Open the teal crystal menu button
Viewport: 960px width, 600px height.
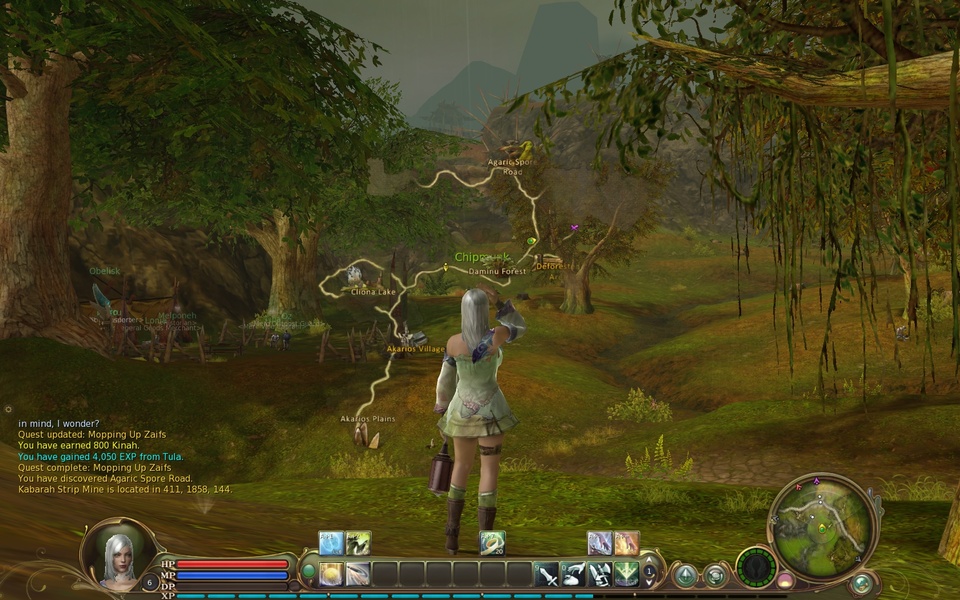685,575
